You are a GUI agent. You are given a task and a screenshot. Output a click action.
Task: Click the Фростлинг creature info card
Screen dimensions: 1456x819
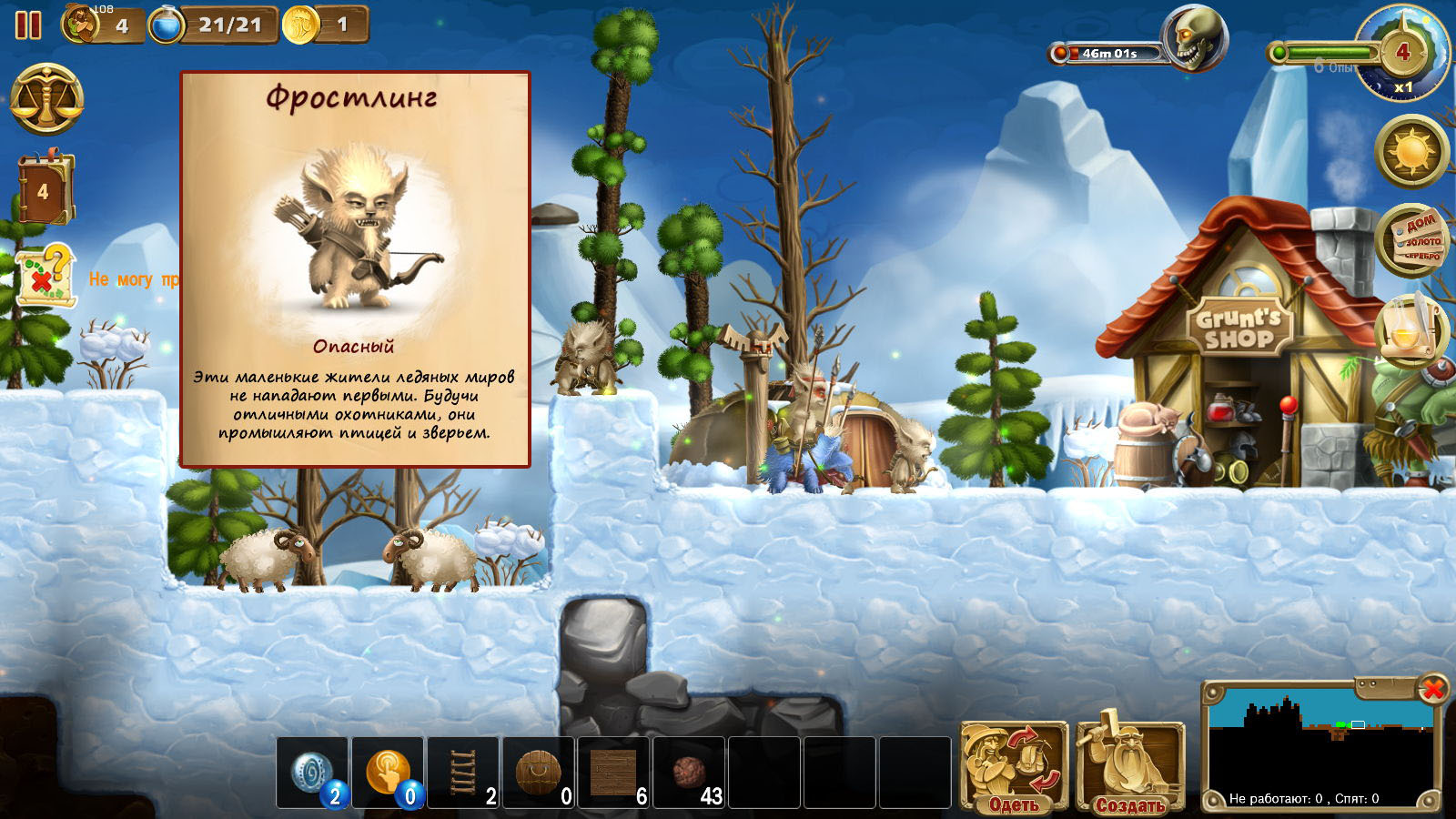355,270
